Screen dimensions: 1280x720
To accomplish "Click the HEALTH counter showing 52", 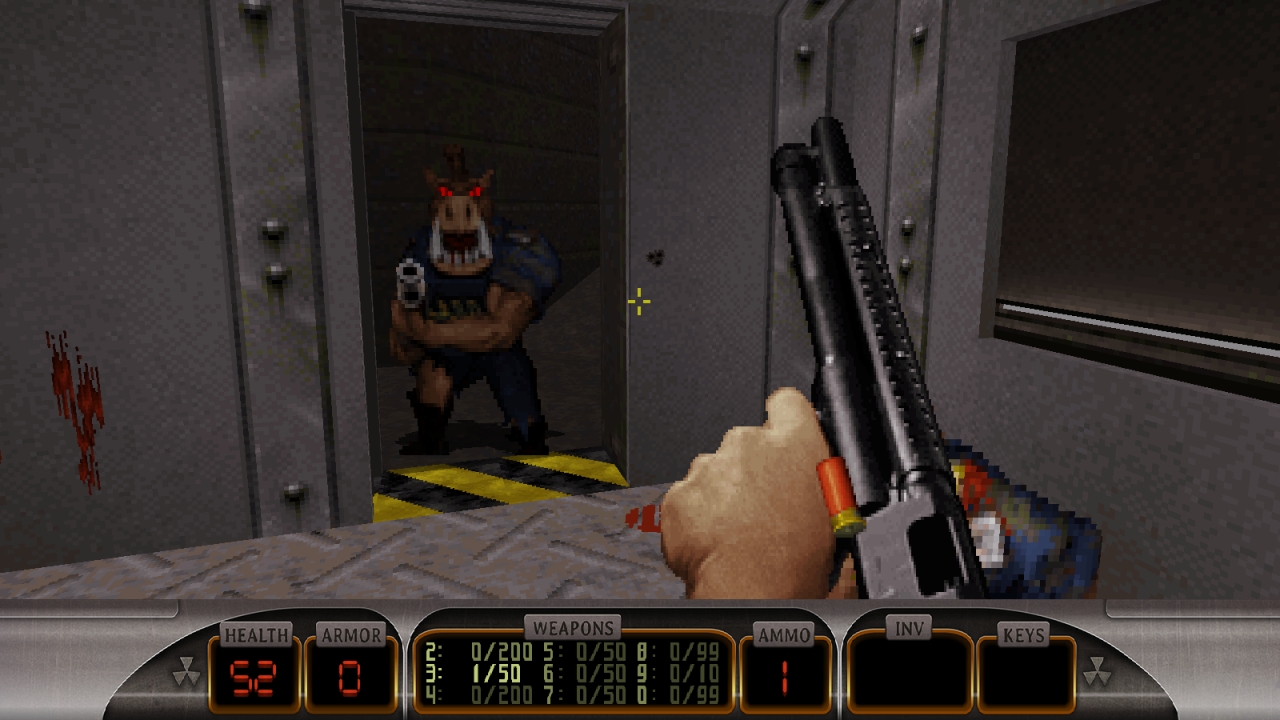I will [252, 678].
